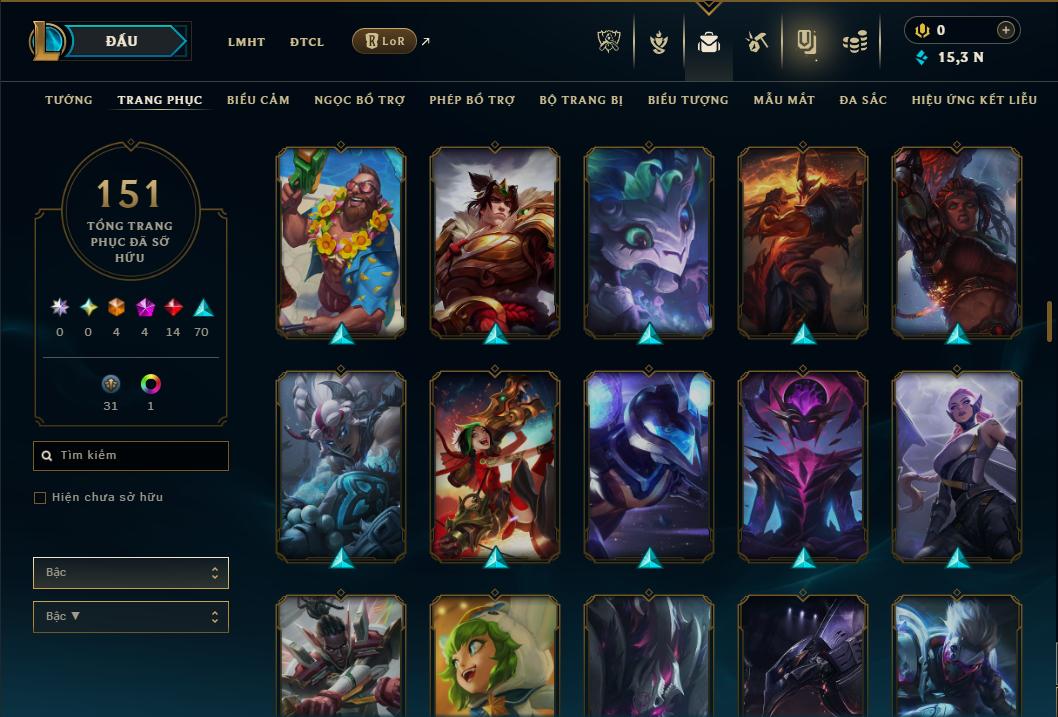
Task: Show the BỘ TRANG BỊ tab
Action: pyautogui.click(x=581, y=100)
